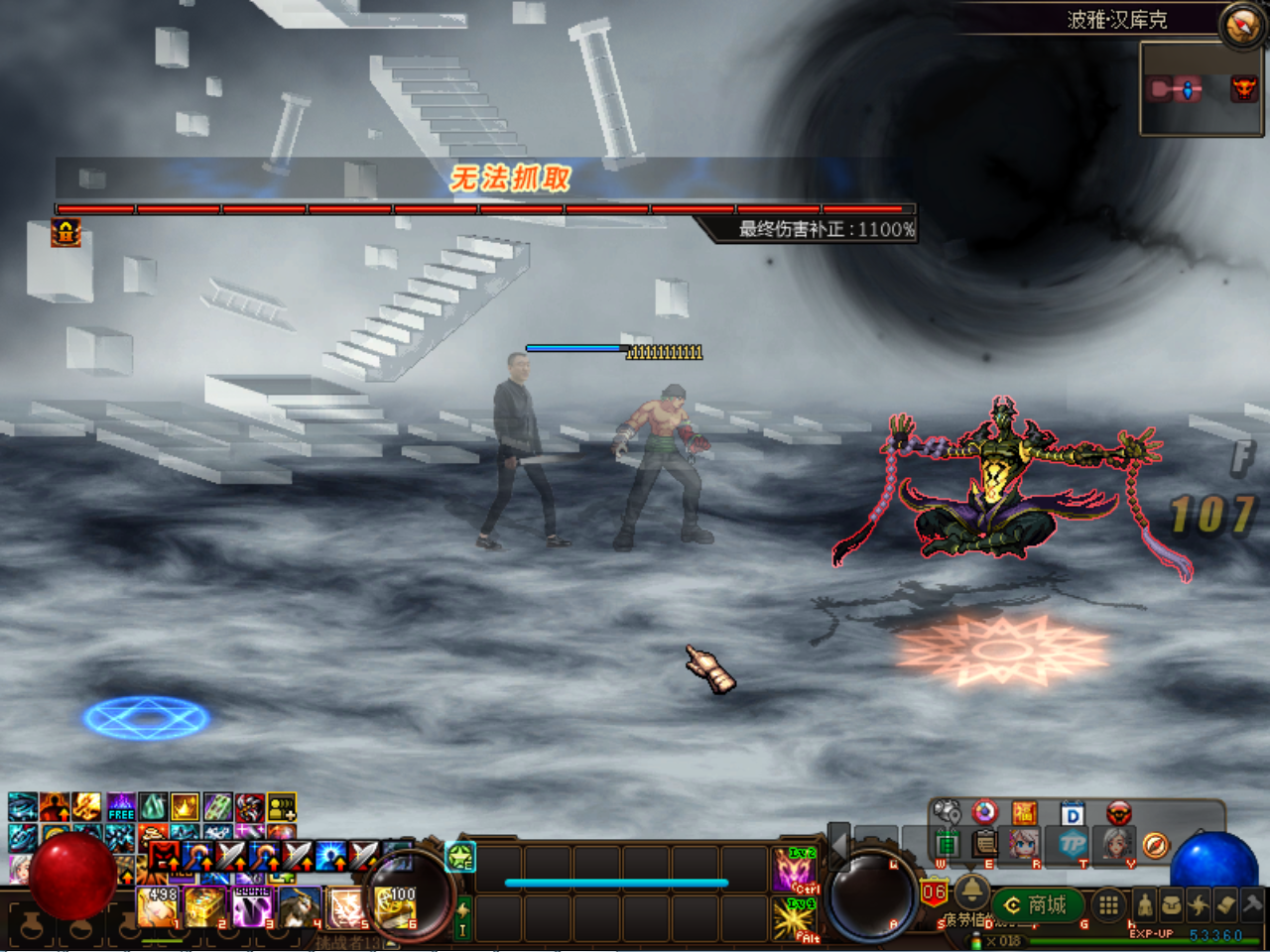1270x952 pixels.
Task: Use the golden item with count 100
Action: (x=397, y=907)
